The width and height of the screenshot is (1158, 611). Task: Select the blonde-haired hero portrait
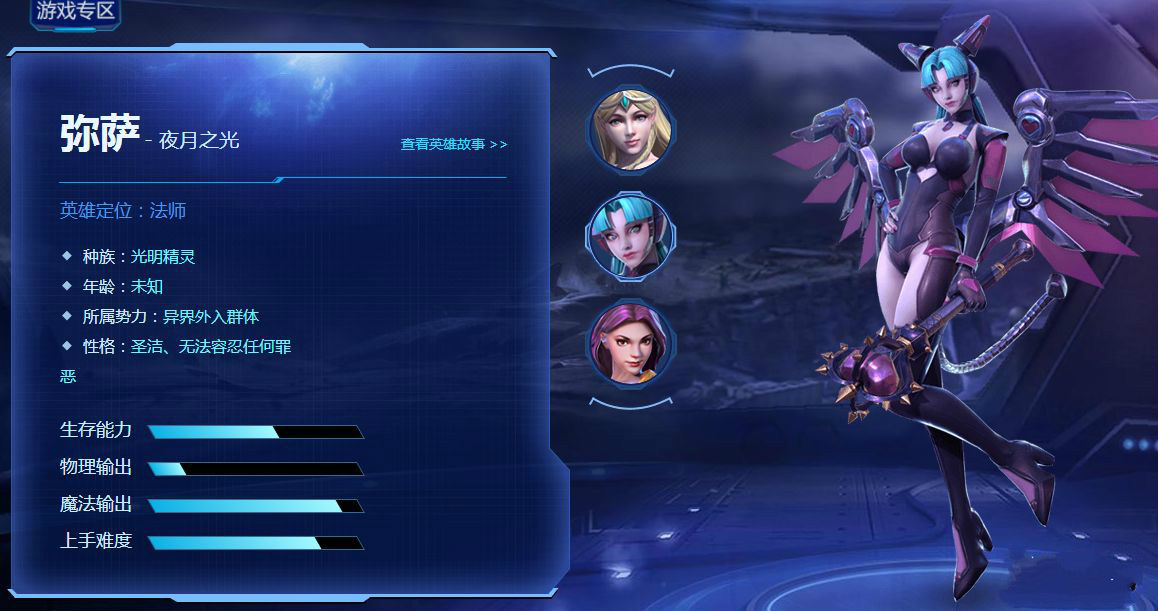(x=630, y=129)
